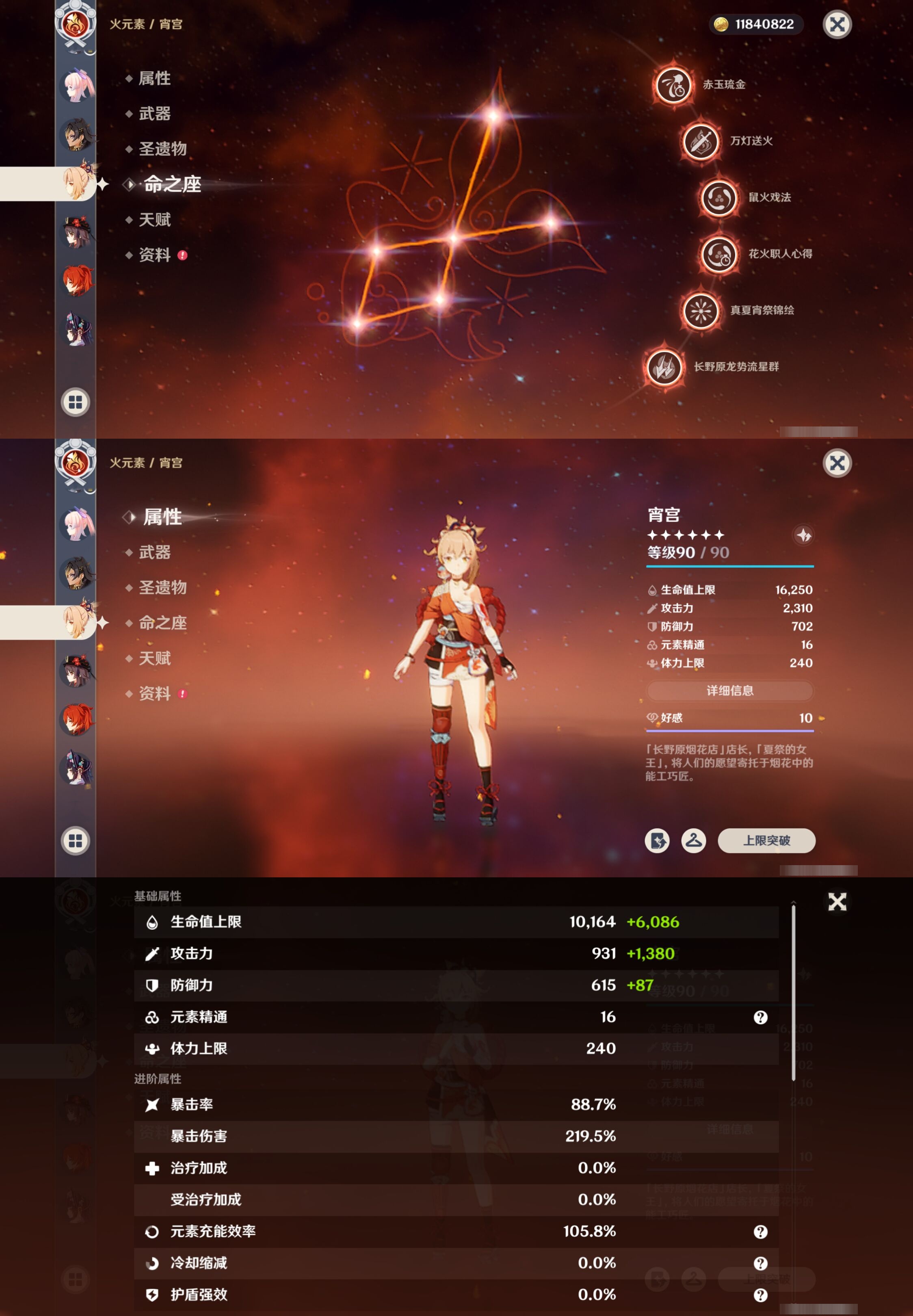Click the 上限突破 ascension button
Screen dimensions: 913x1316
point(766,840)
